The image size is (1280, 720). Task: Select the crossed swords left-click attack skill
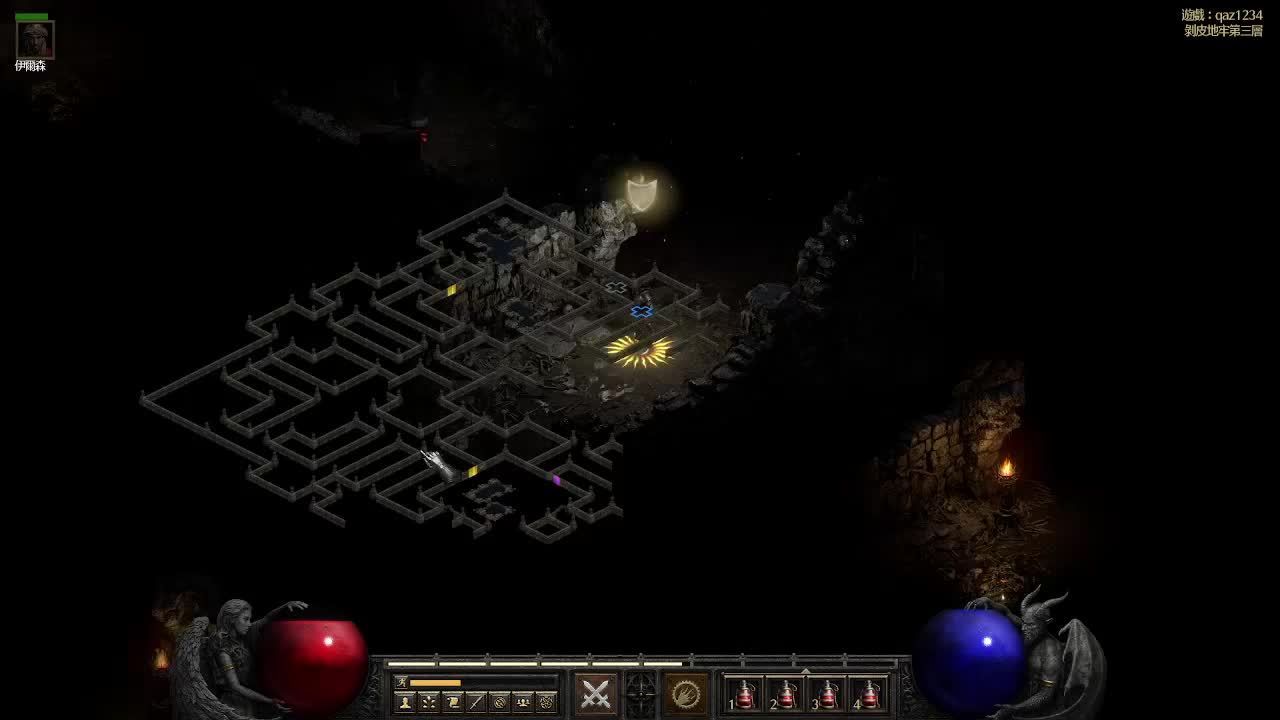pos(596,693)
